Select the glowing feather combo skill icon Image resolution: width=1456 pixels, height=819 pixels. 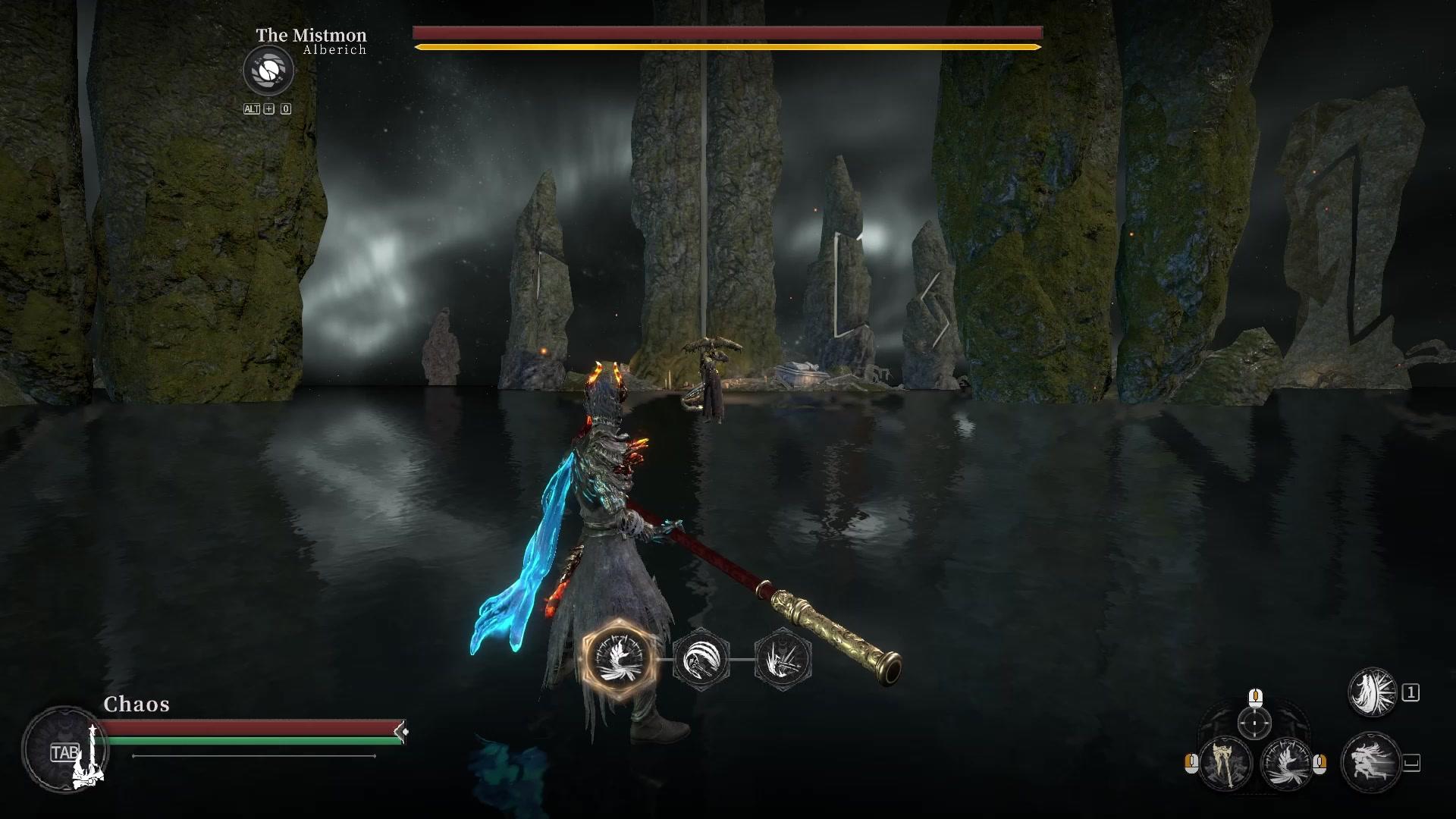click(618, 659)
